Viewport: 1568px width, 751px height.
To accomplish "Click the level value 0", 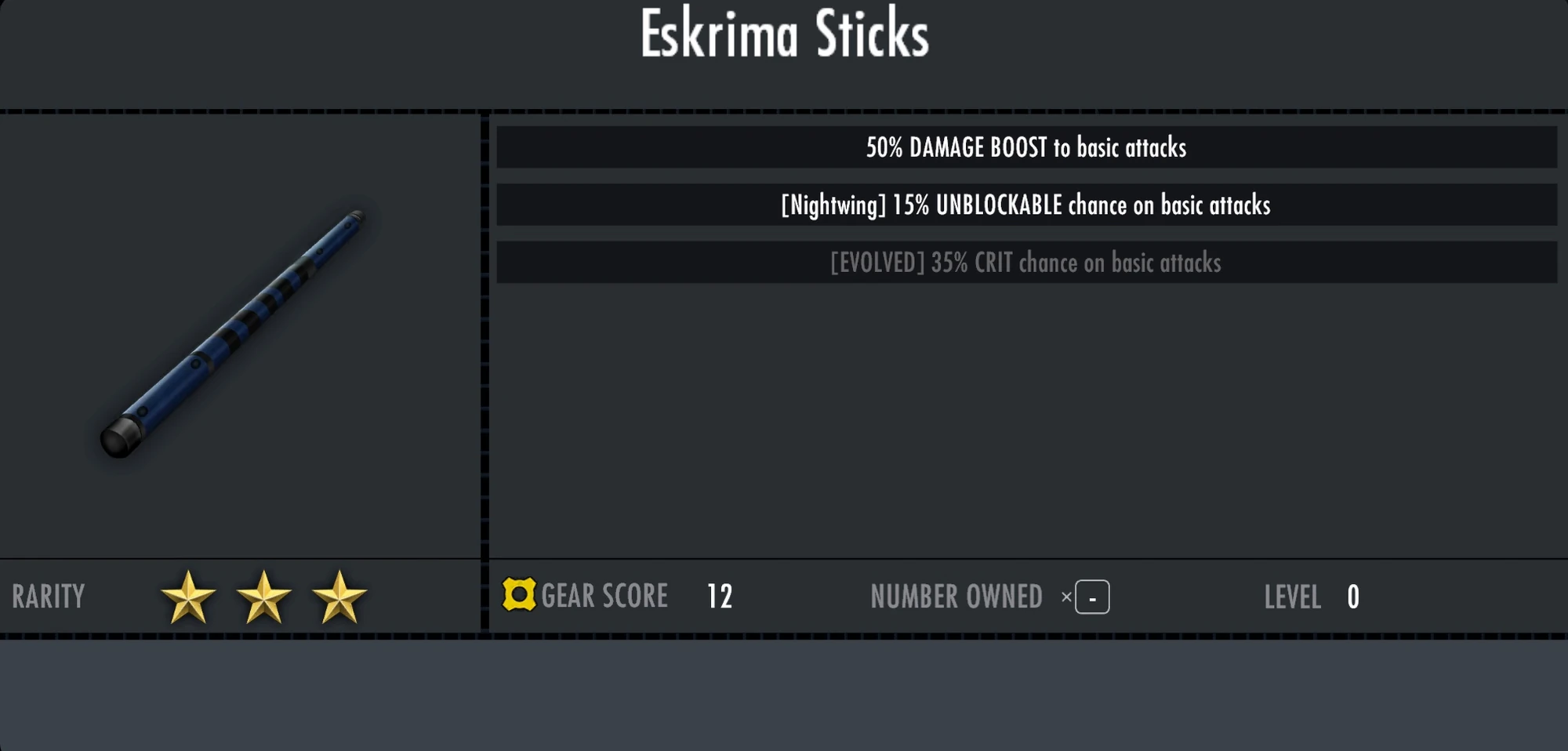I will point(1352,597).
